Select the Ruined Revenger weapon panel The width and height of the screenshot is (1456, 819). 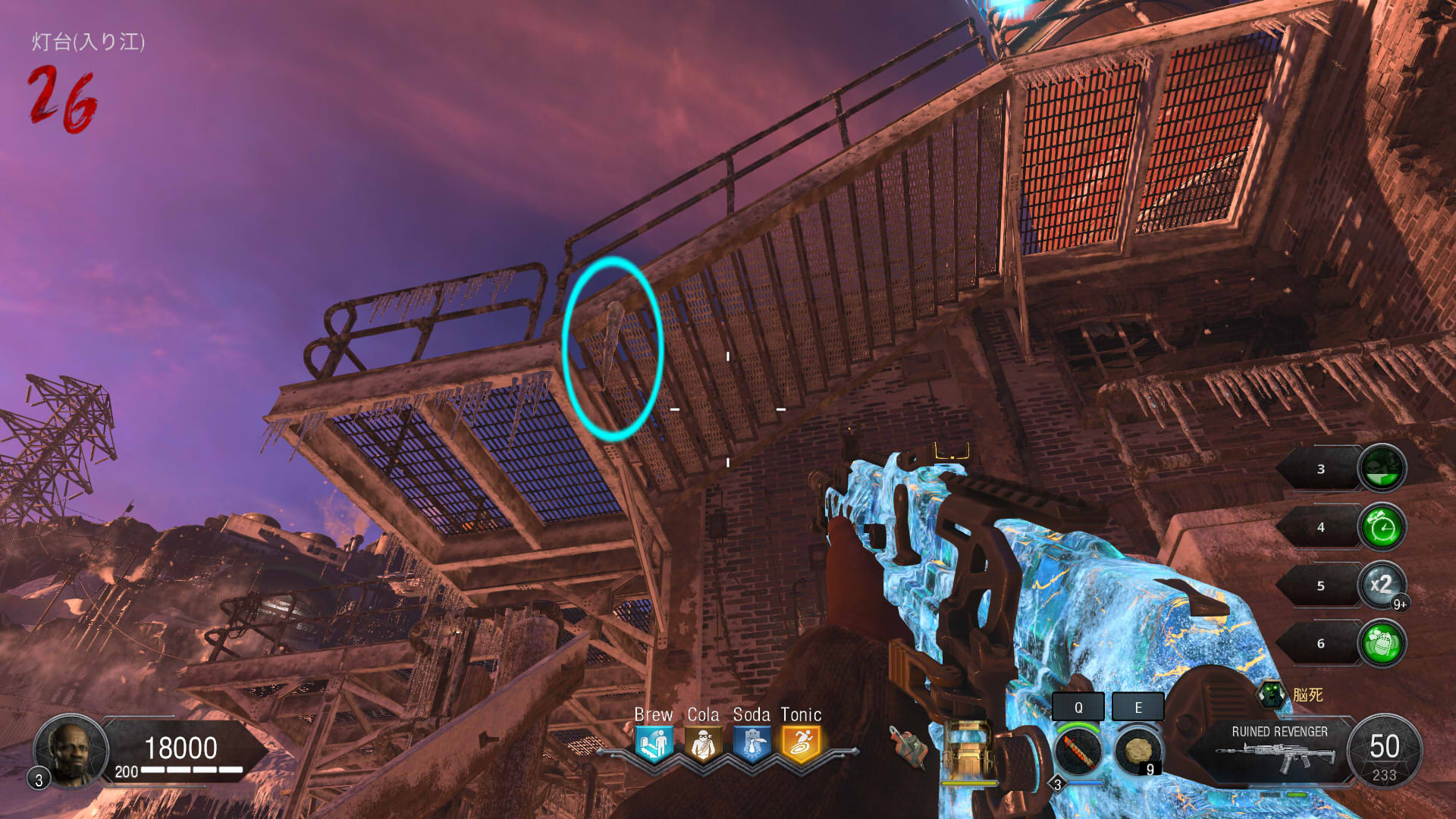(1279, 751)
